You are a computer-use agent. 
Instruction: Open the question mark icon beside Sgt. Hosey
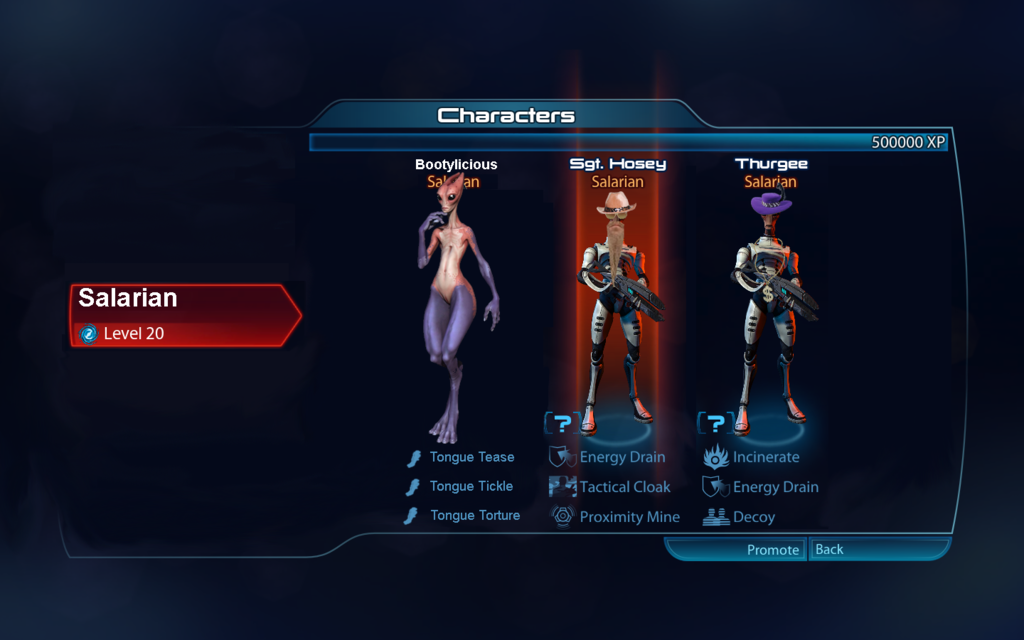563,424
